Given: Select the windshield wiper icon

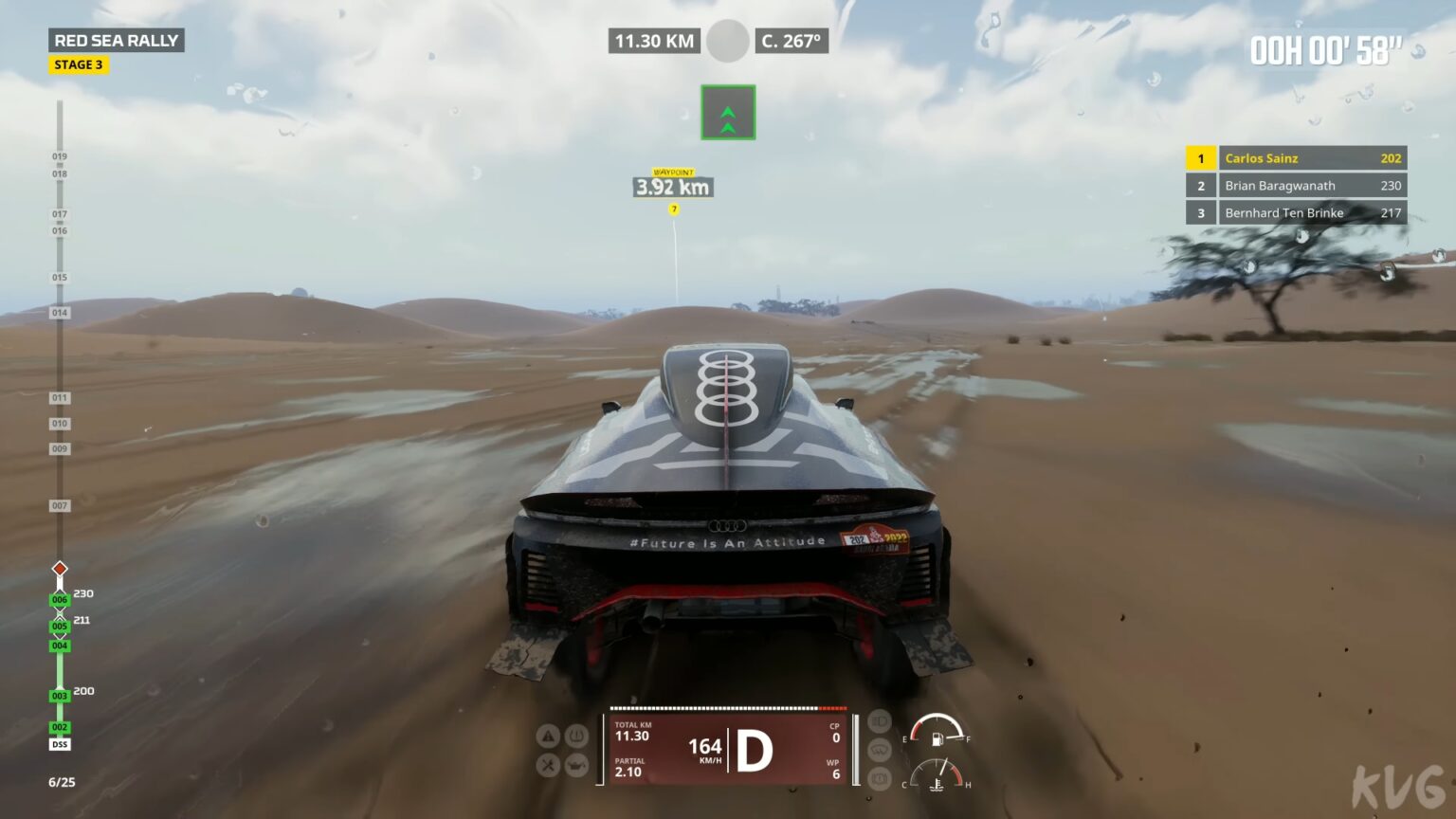Looking at the screenshot, I should coord(878,749).
